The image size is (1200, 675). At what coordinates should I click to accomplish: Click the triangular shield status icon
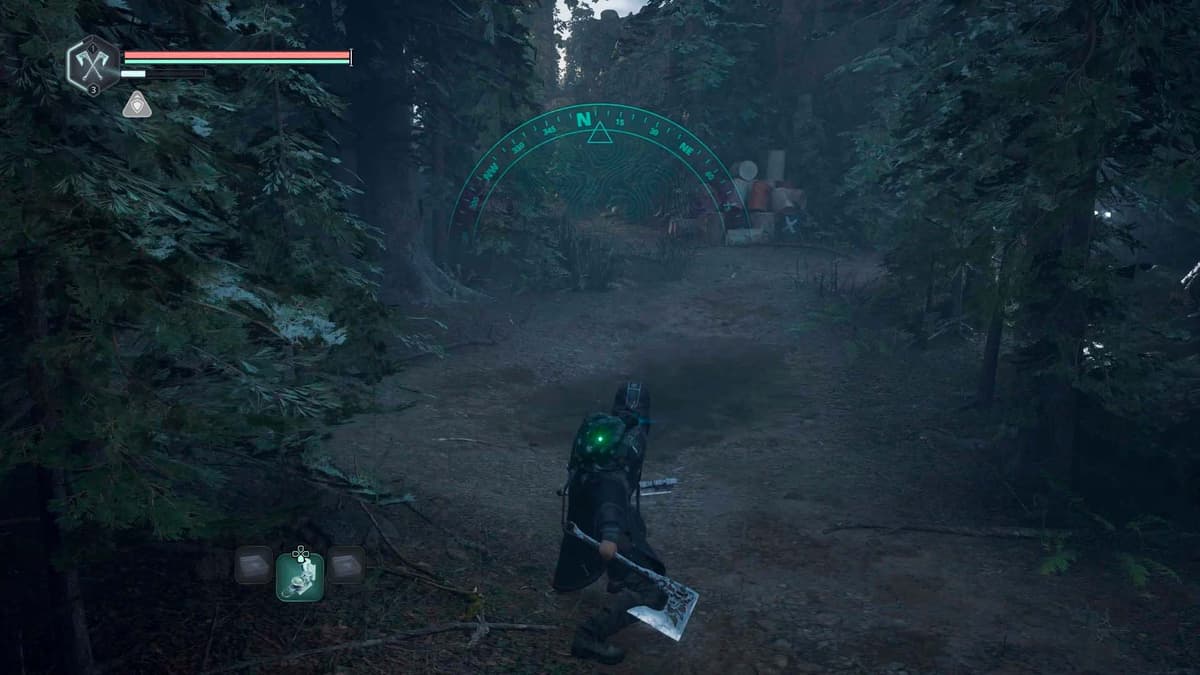click(x=137, y=104)
